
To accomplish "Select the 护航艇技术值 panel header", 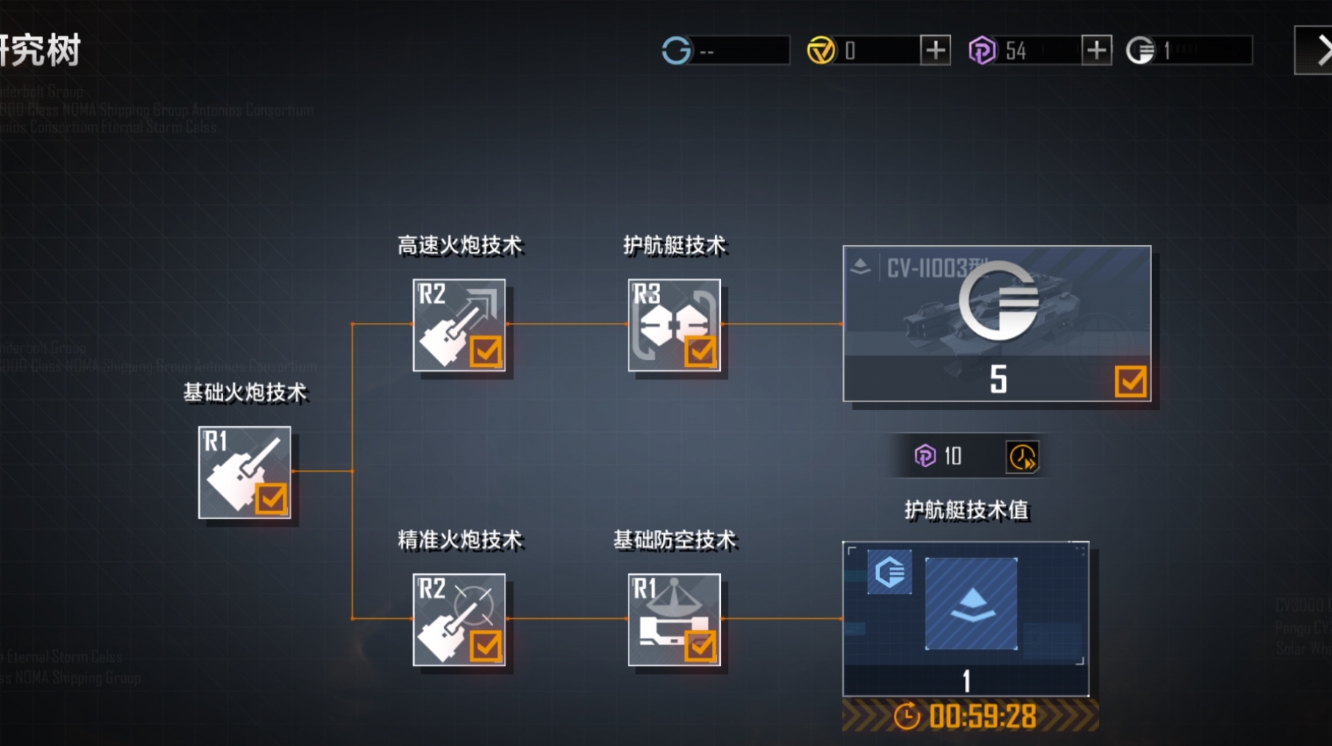I will 966,509.
